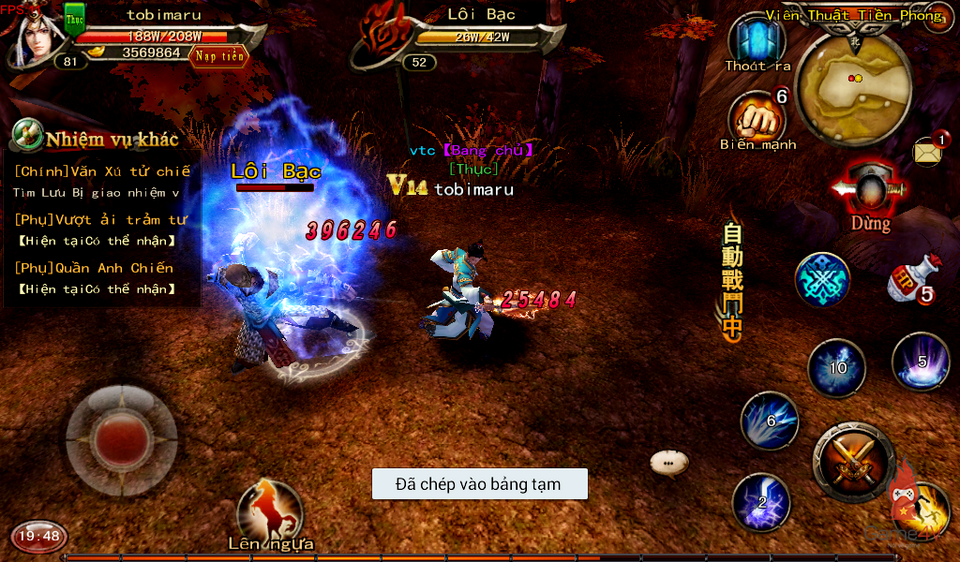Hit the Dừng stop button
Viewport: 960px width, 562px height.
[869, 194]
